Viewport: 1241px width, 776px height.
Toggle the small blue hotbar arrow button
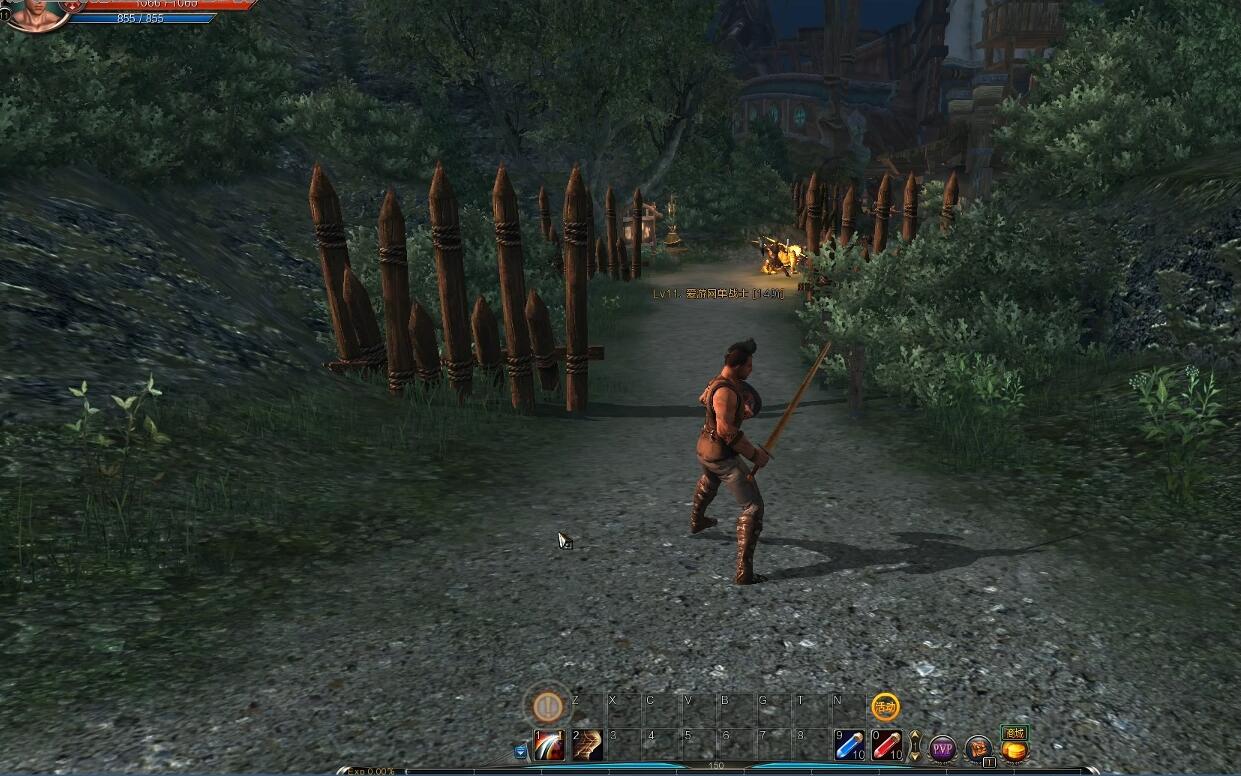(521, 751)
